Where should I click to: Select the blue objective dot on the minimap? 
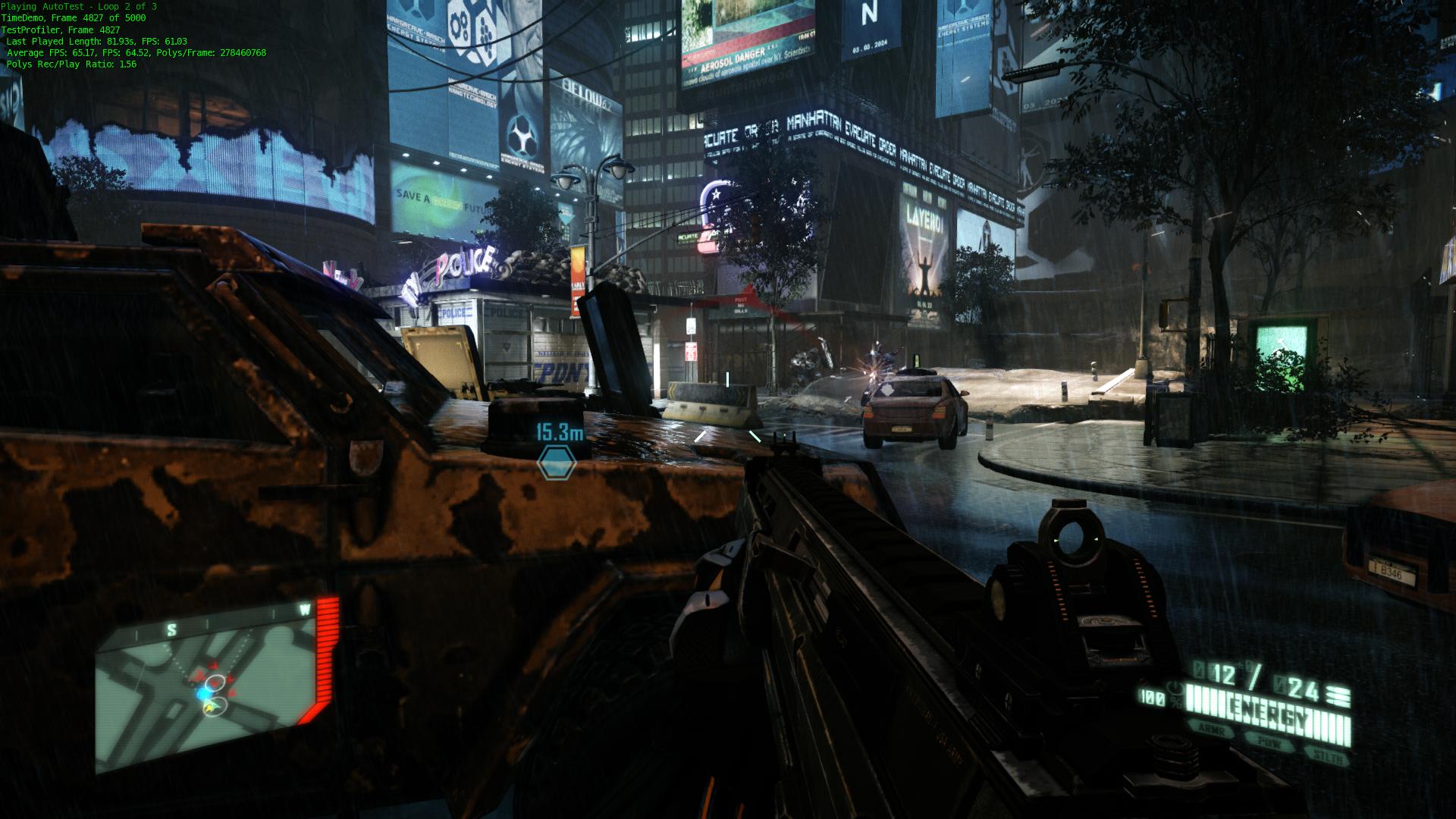(204, 694)
